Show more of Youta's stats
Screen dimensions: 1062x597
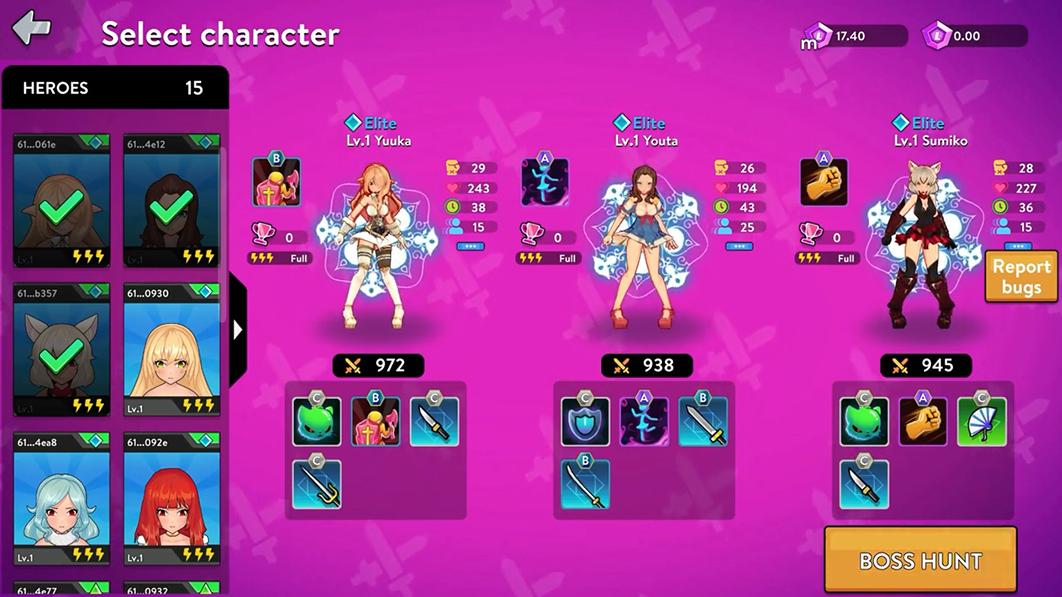[739, 246]
